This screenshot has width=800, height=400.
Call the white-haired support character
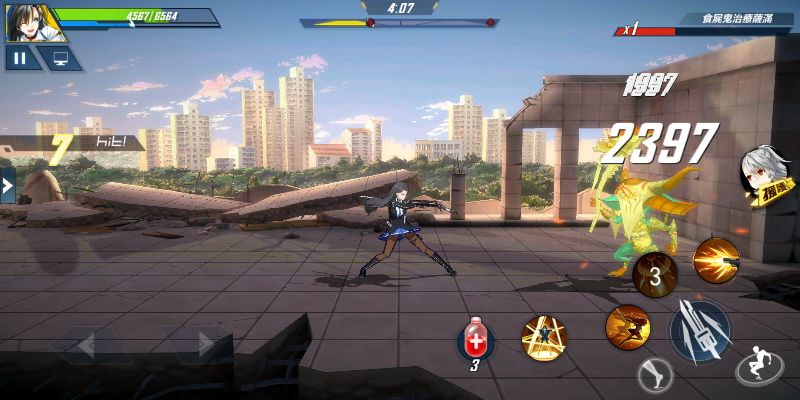click(760, 177)
